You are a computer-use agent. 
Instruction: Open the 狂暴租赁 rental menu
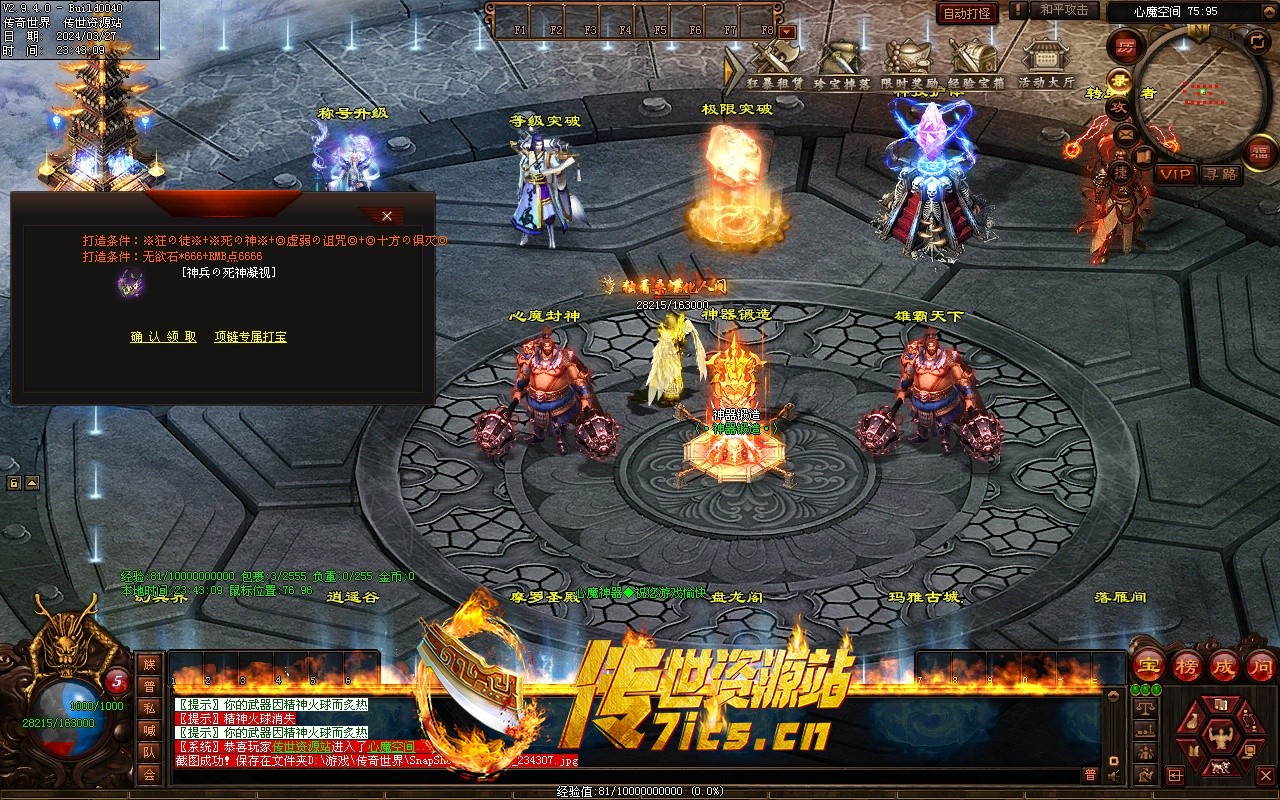pyautogui.click(x=775, y=64)
